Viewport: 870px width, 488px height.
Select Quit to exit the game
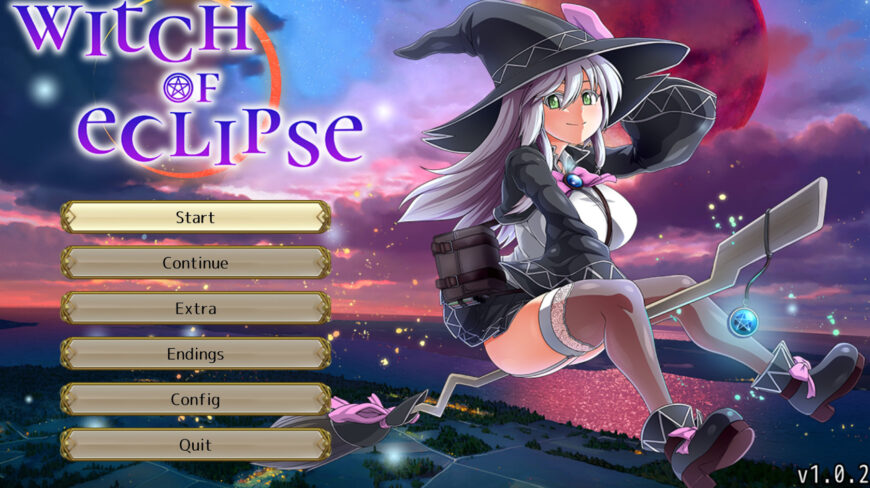[195, 444]
